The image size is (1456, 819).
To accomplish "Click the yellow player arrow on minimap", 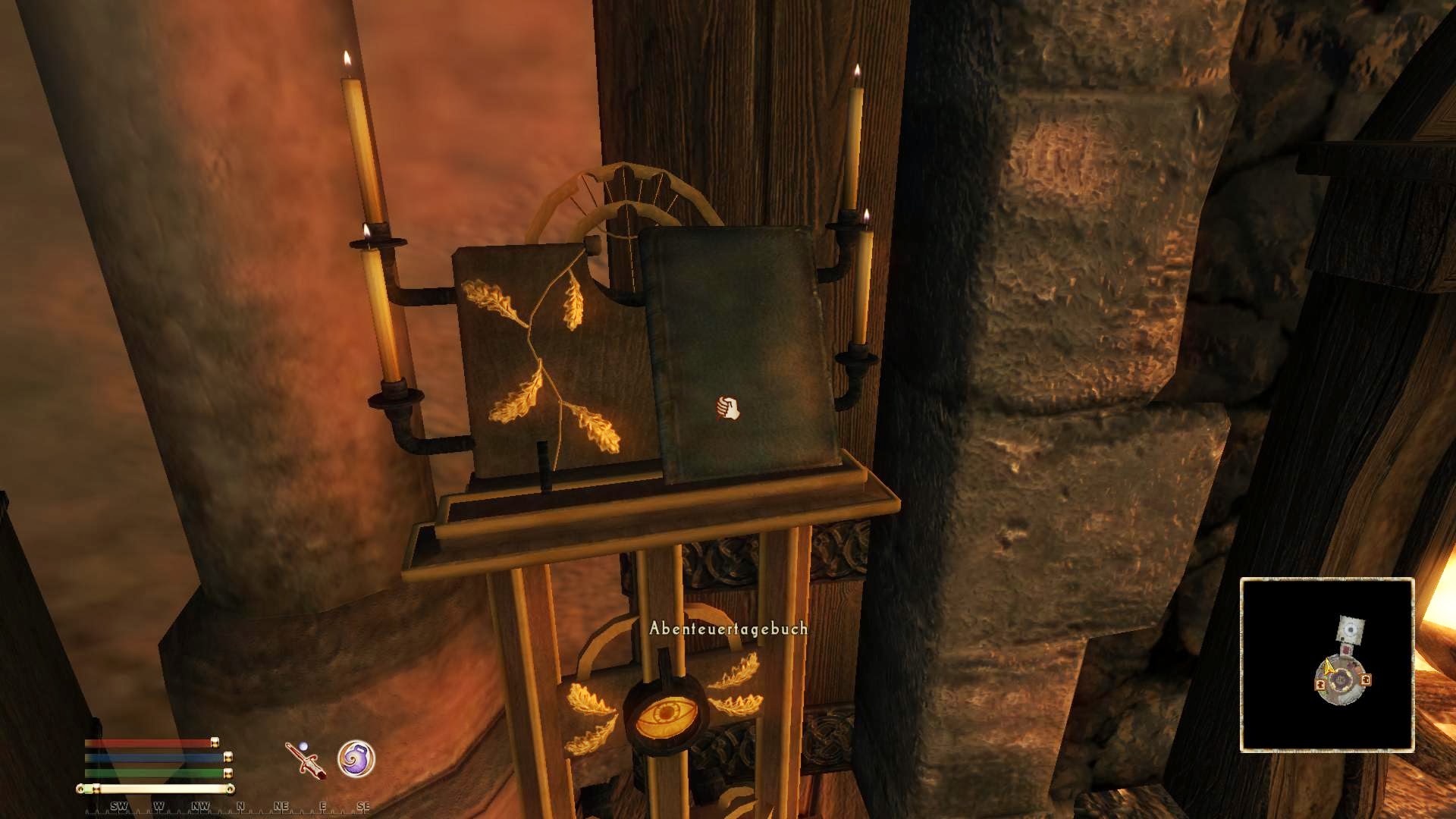I will tap(1329, 667).
